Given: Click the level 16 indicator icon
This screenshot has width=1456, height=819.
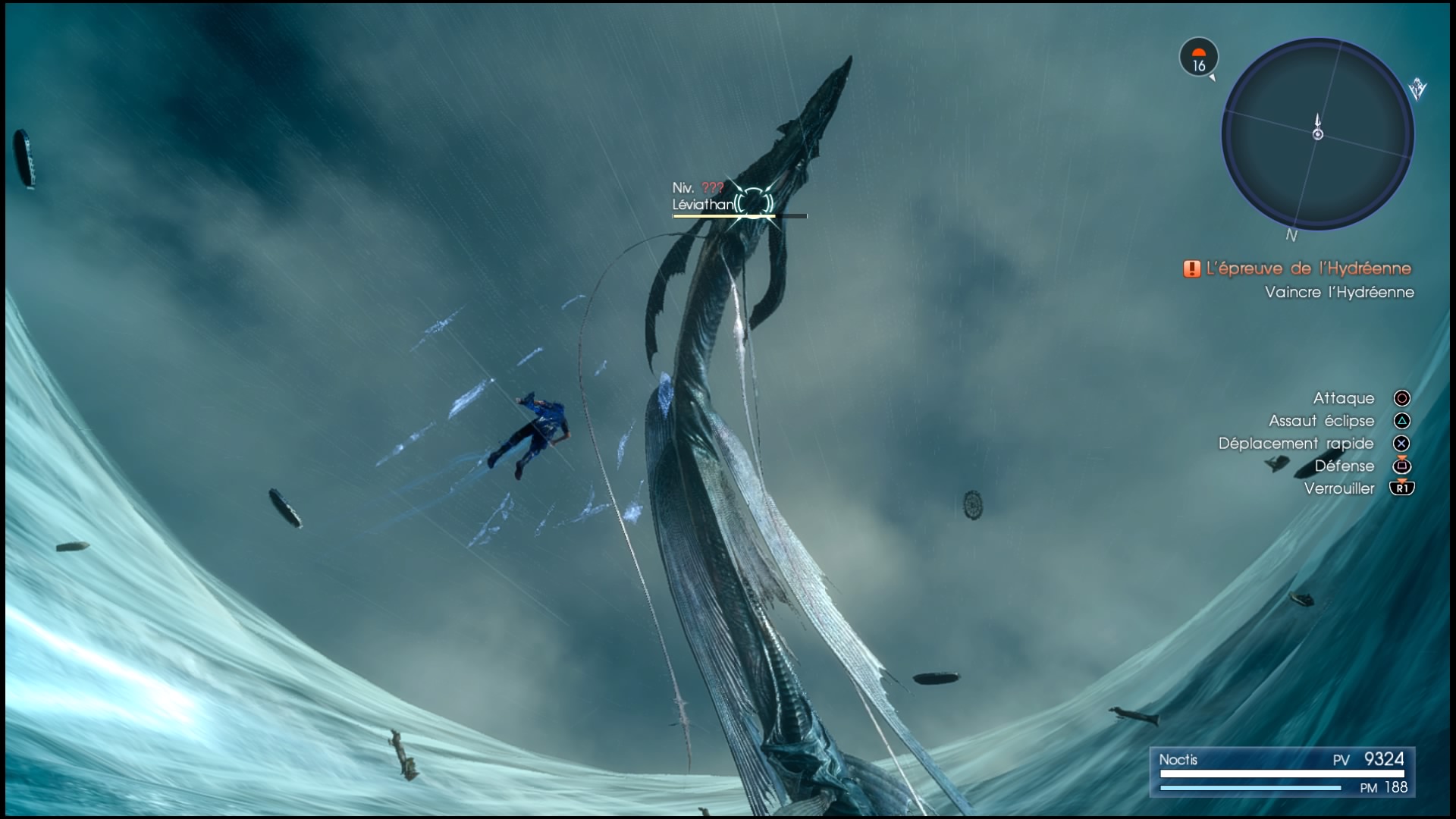Looking at the screenshot, I should (x=1198, y=58).
